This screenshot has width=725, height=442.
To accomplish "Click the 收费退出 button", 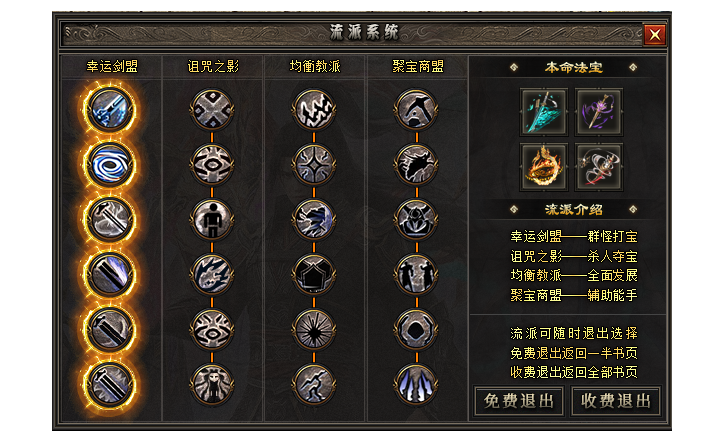I will point(616,402).
